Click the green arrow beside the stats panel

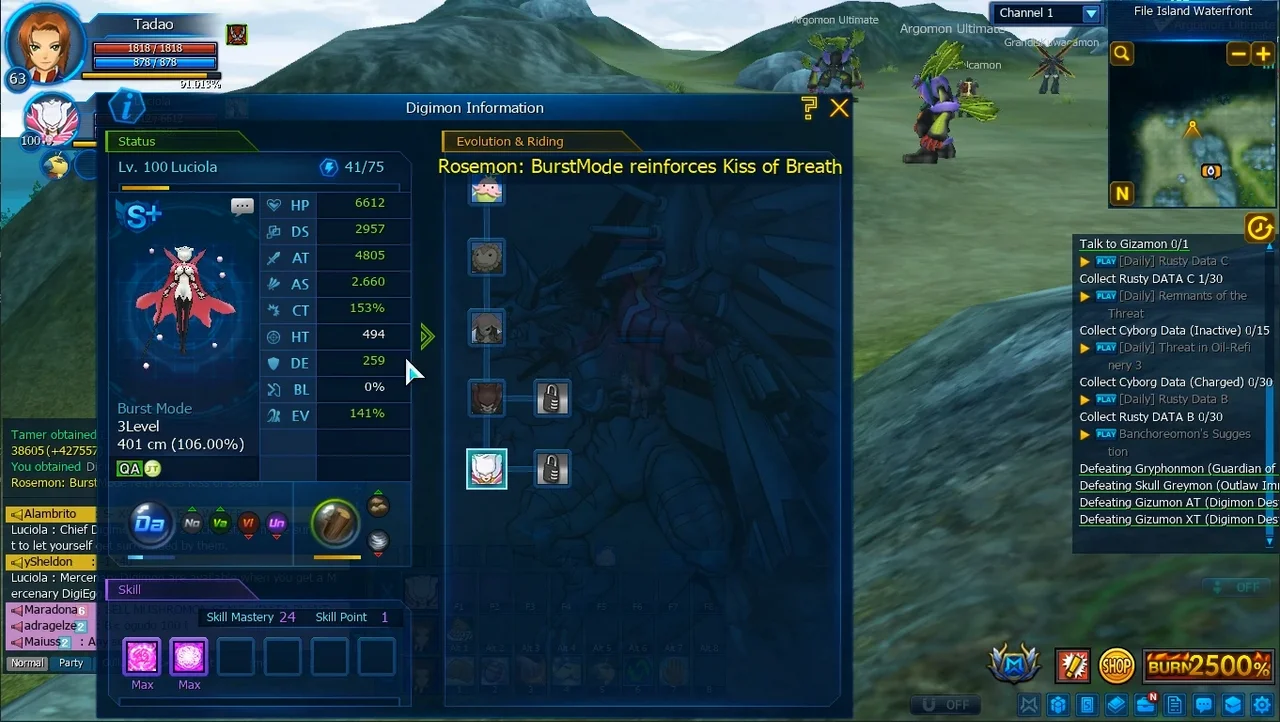pyautogui.click(x=428, y=336)
